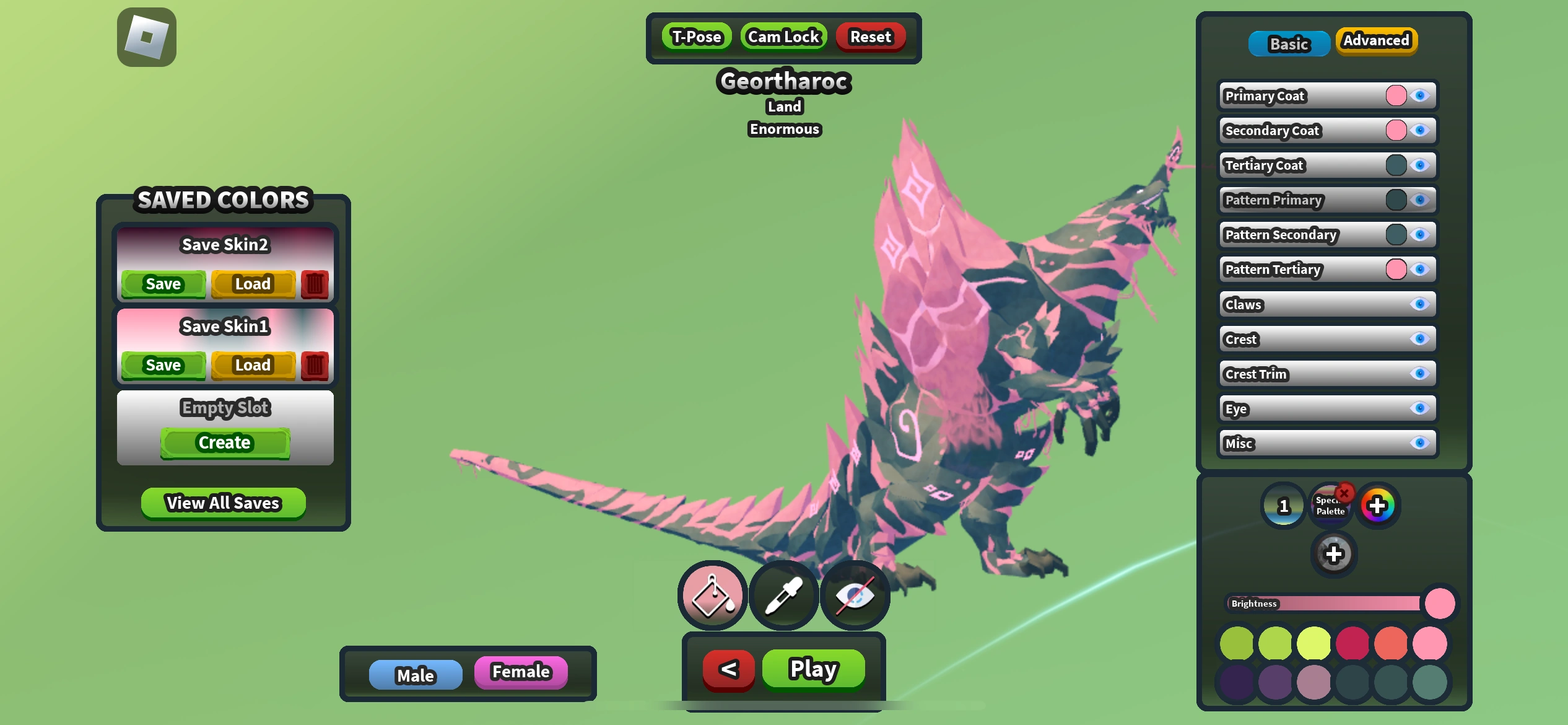Select color palette slot 1
1568x725 pixels.
point(1283,505)
